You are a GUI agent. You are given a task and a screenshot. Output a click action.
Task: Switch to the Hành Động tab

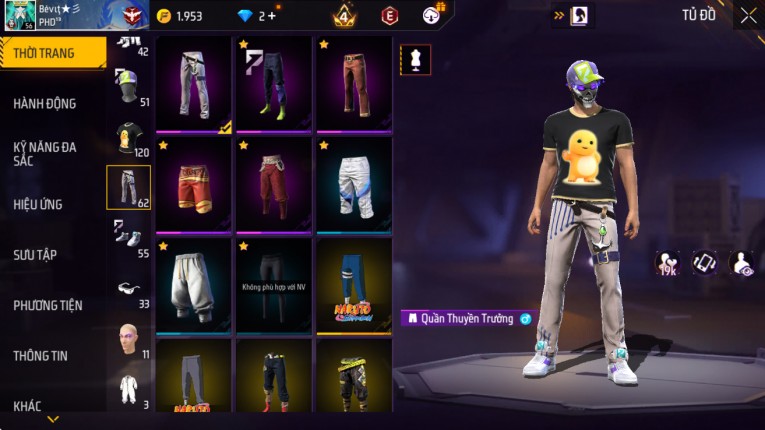coord(45,103)
